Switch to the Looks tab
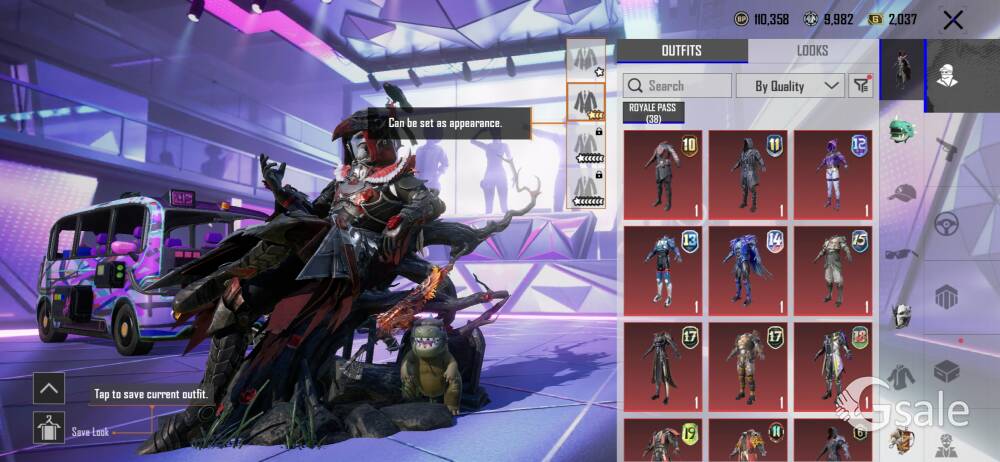 [x=812, y=51]
